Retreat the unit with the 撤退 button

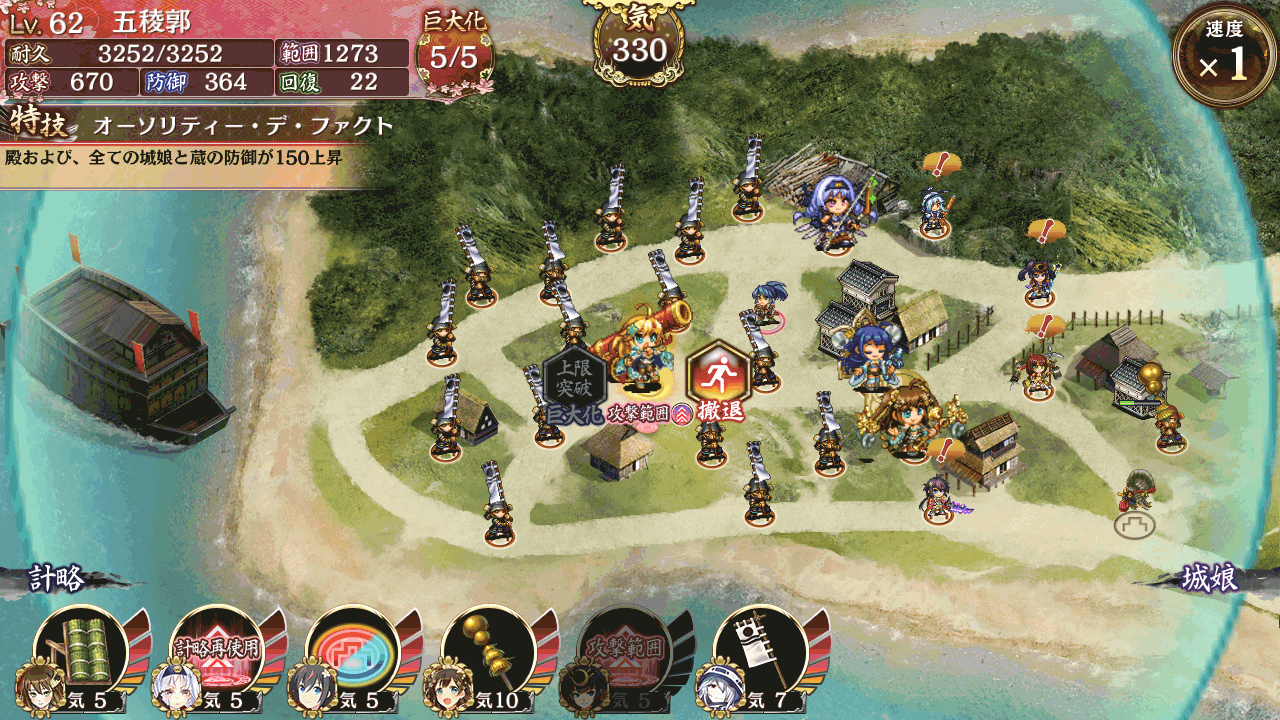click(x=718, y=381)
